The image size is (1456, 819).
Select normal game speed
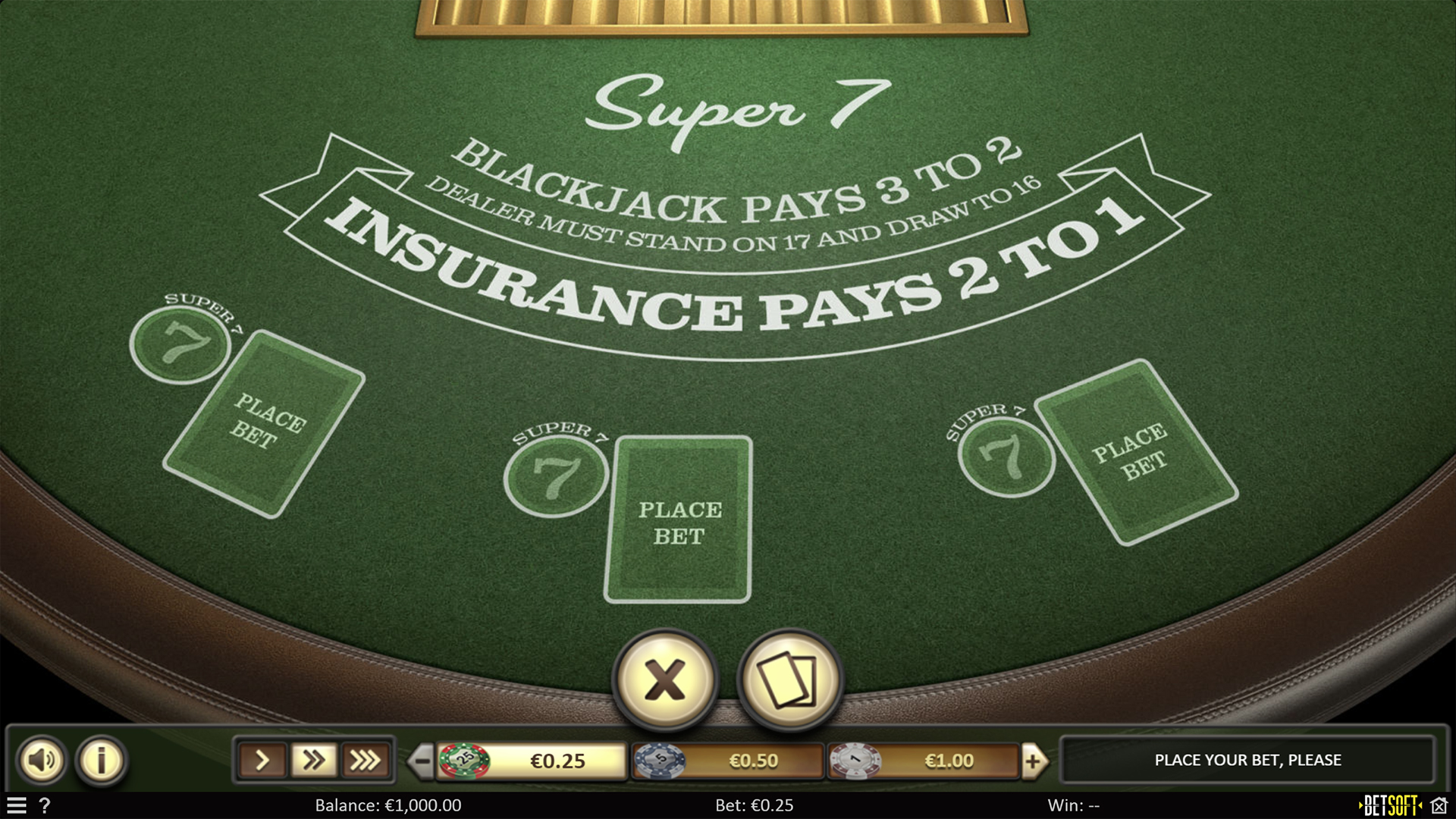coord(262,760)
